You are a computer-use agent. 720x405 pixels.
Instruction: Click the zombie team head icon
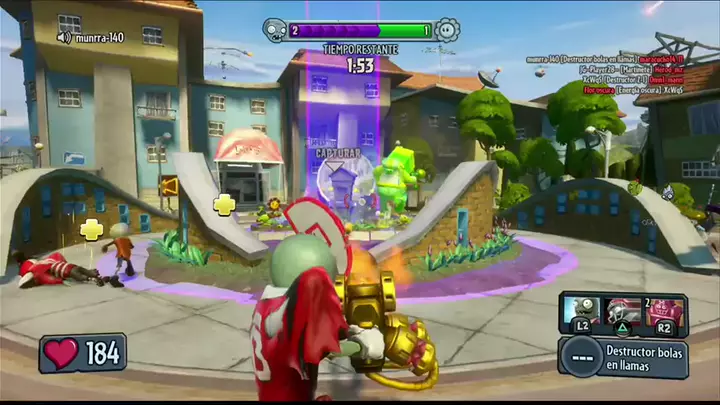tap(275, 29)
